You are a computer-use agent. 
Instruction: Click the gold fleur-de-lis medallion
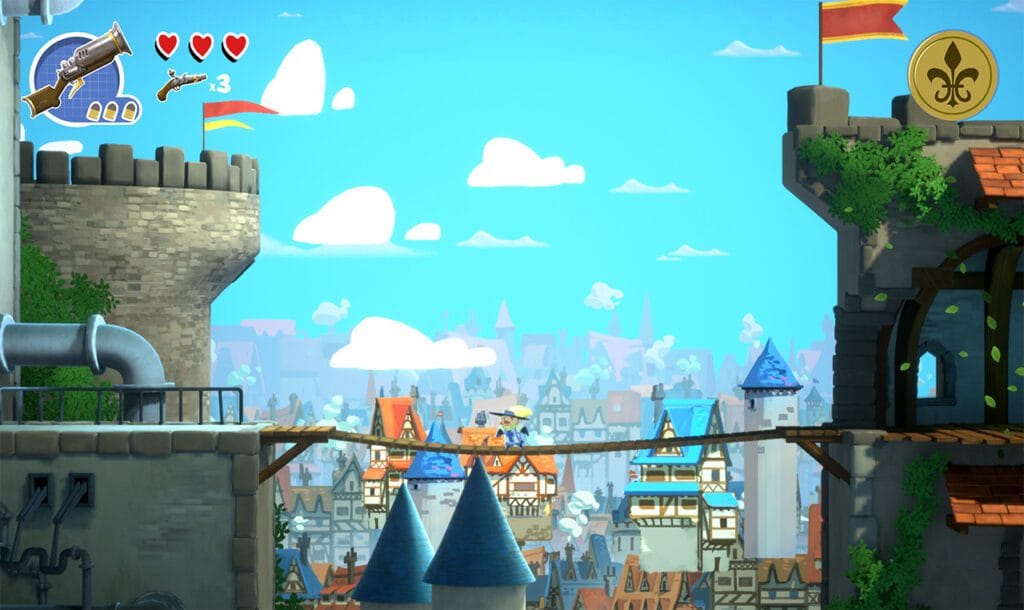952,75
